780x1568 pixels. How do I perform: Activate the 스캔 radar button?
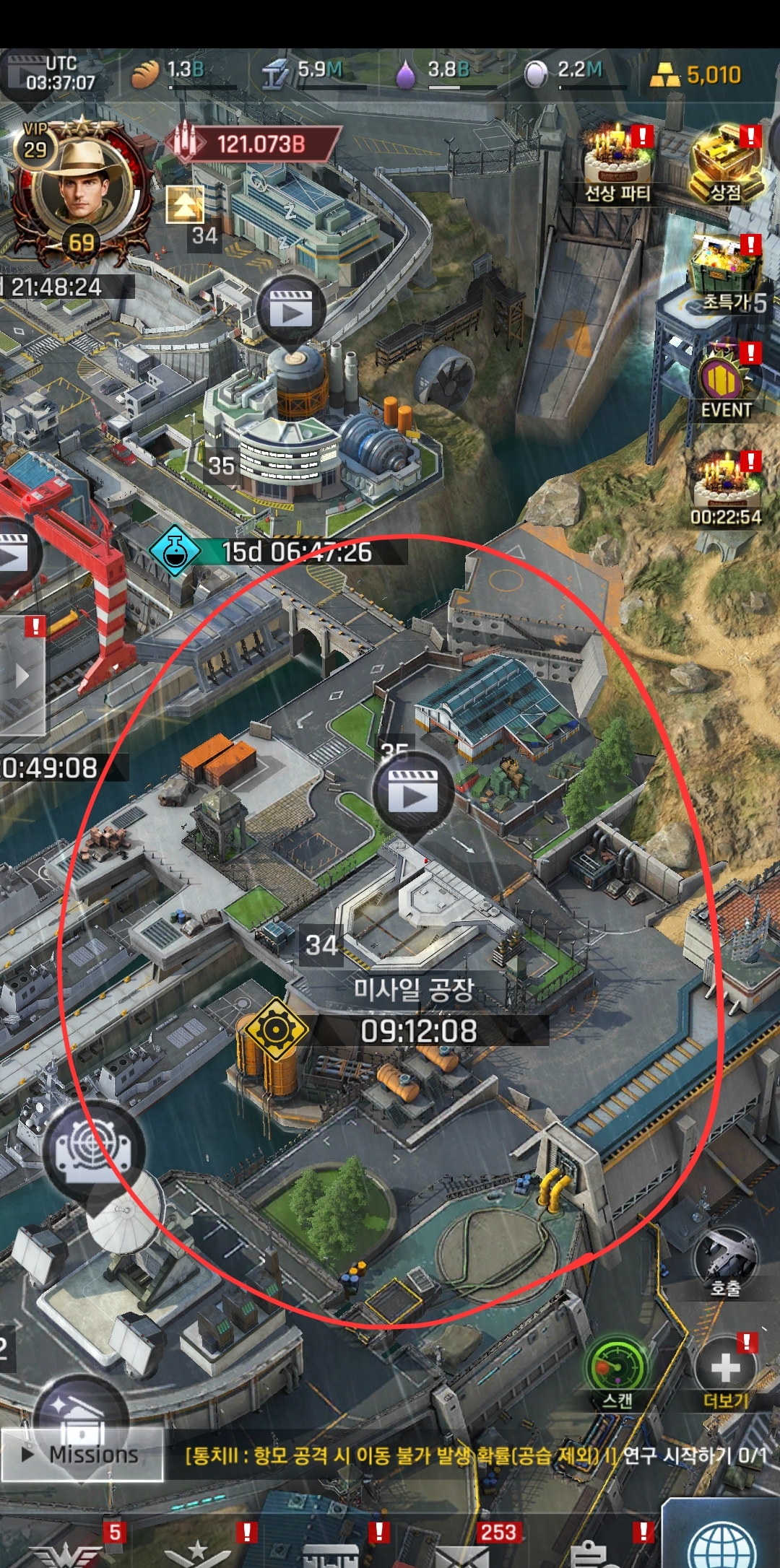point(617,1372)
